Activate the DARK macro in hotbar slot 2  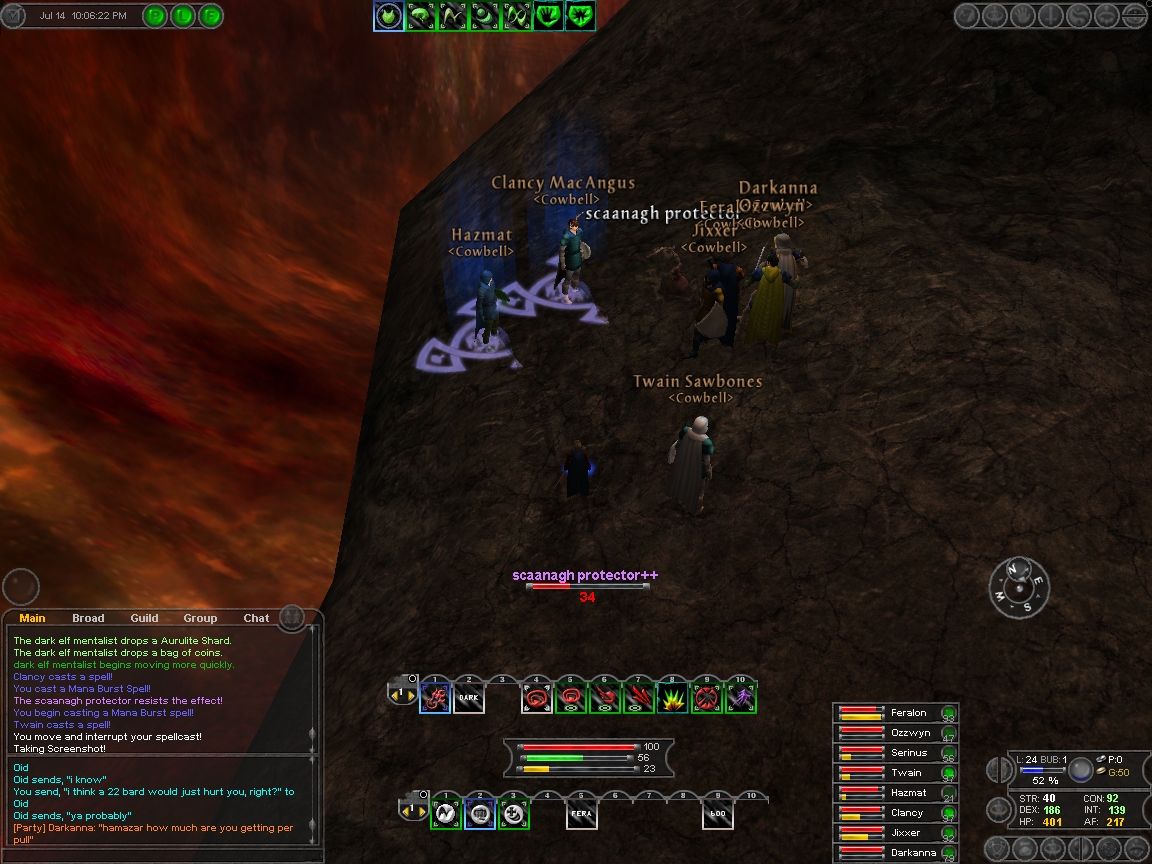[469, 698]
